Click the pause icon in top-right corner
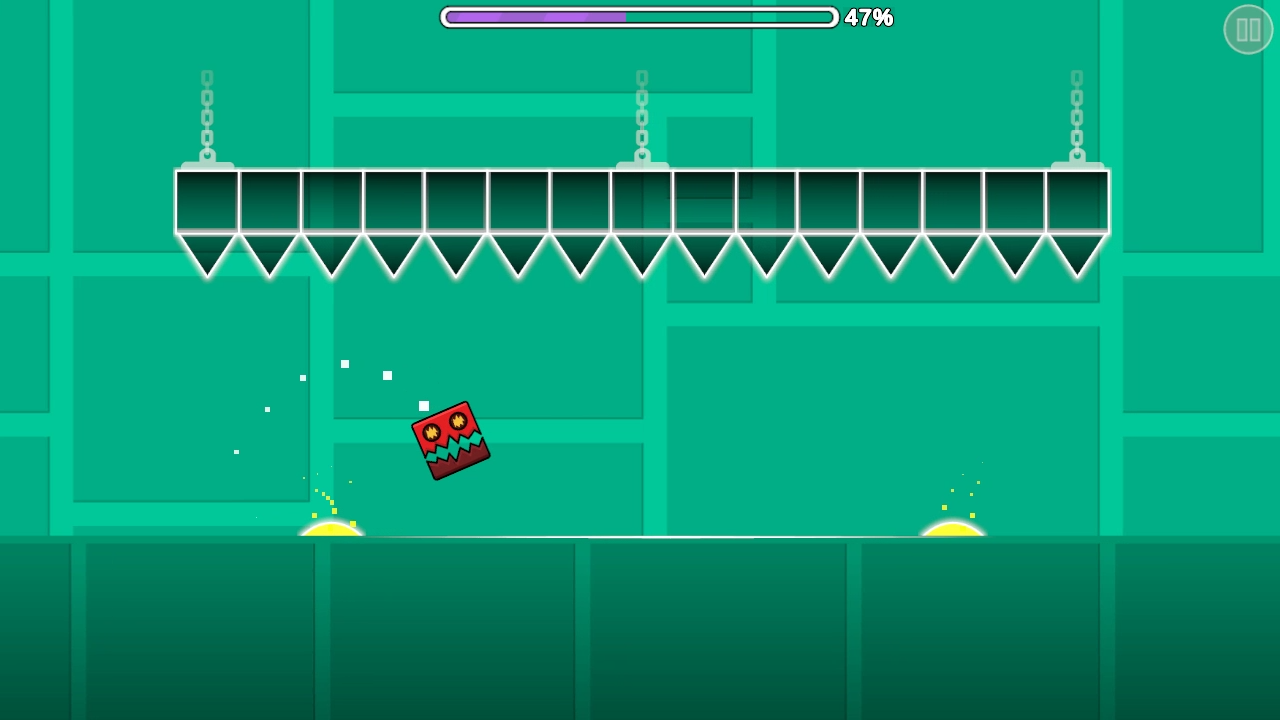Image resolution: width=1280 pixels, height=720 pixels. [x=1248, y=29]
